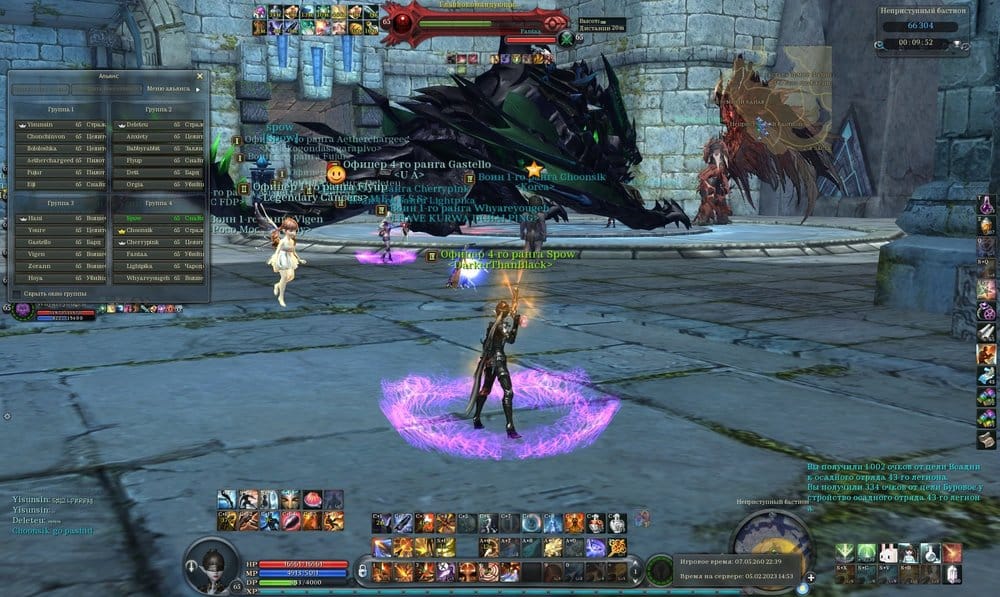The height and width of the screenshot is (597, 1000).
Task: Click the white rabbit icon at bottom right
Action: click(886, 553)
